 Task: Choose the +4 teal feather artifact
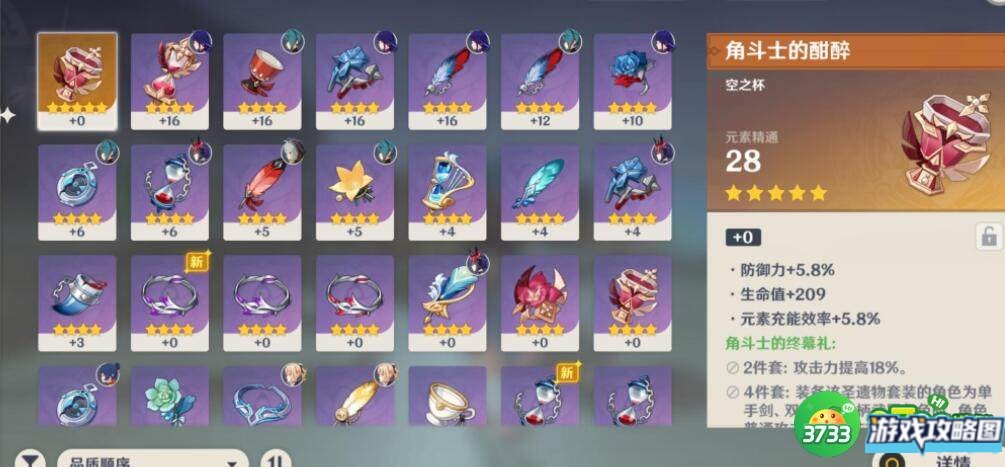coord(540,192)
